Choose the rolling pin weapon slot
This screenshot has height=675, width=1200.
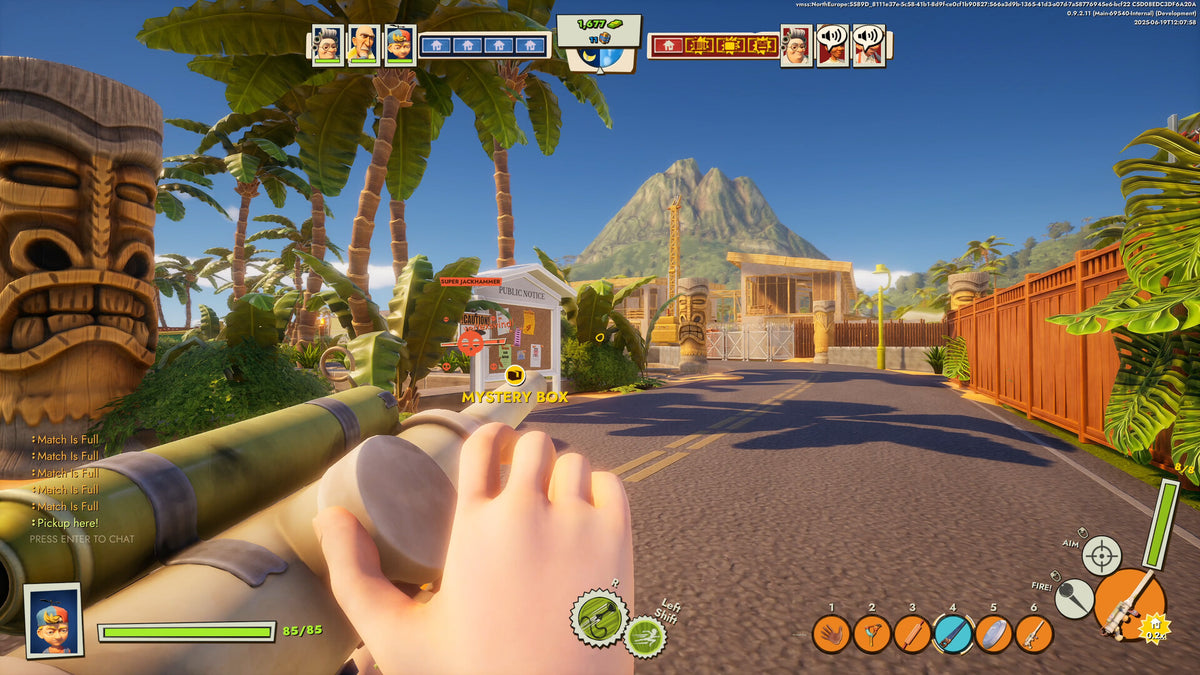click(912, 634)
